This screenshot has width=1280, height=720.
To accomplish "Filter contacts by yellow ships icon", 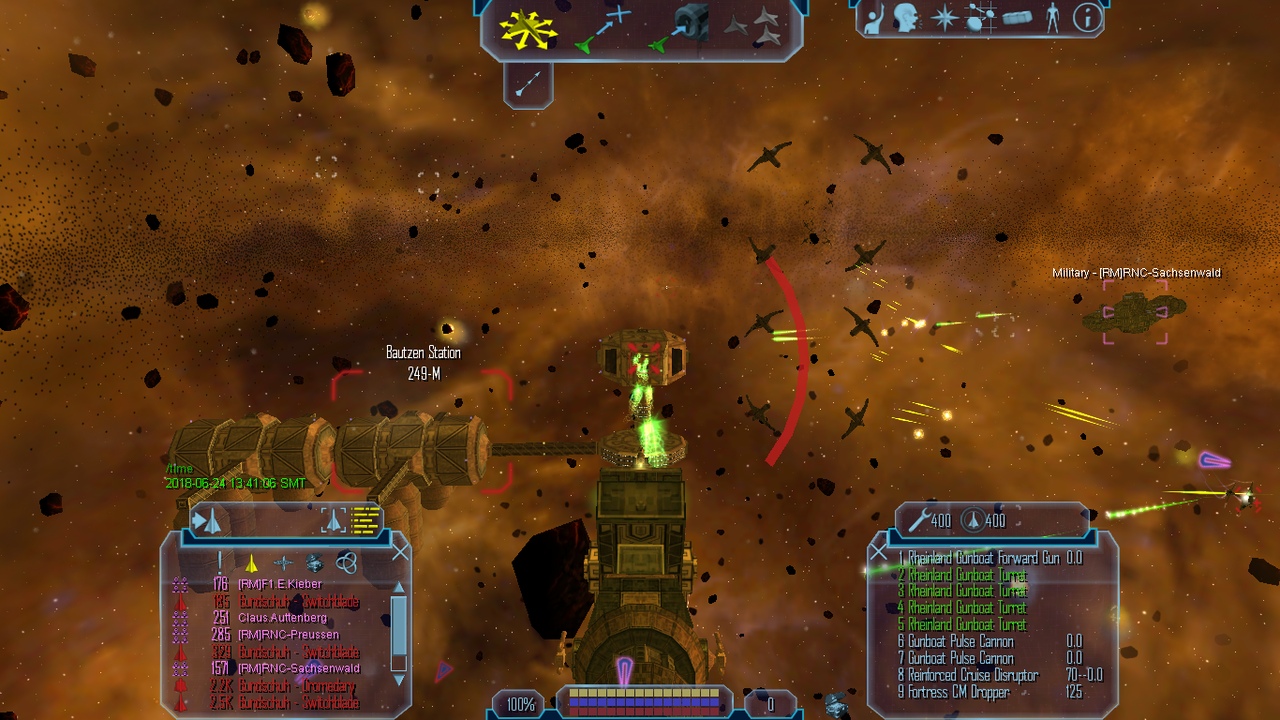I will 252,564.
